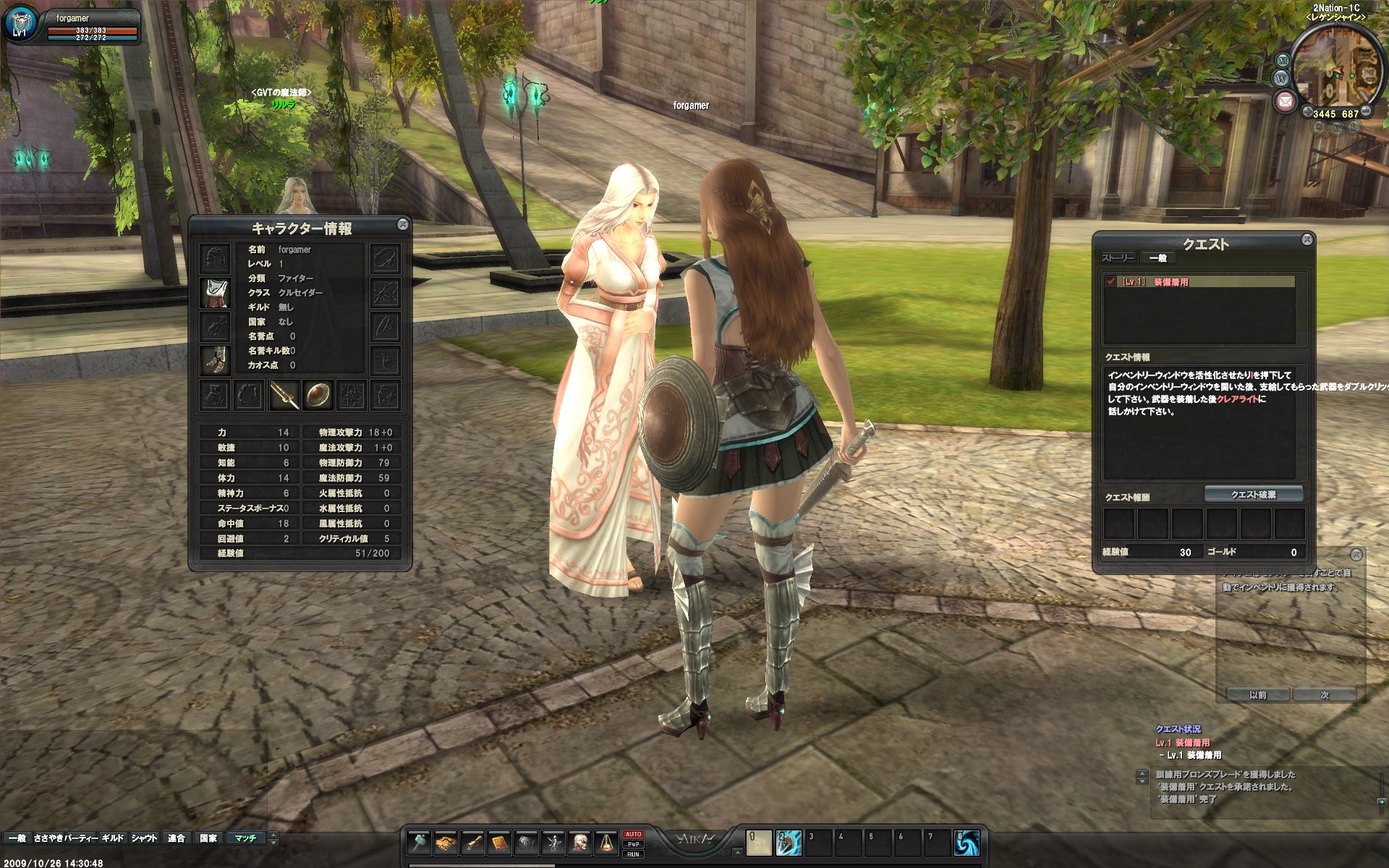Image resolution: width=1389 pixels, height=868 pixels.
Task: Open the mail envelope icon
Action: tap(1285, 101)
